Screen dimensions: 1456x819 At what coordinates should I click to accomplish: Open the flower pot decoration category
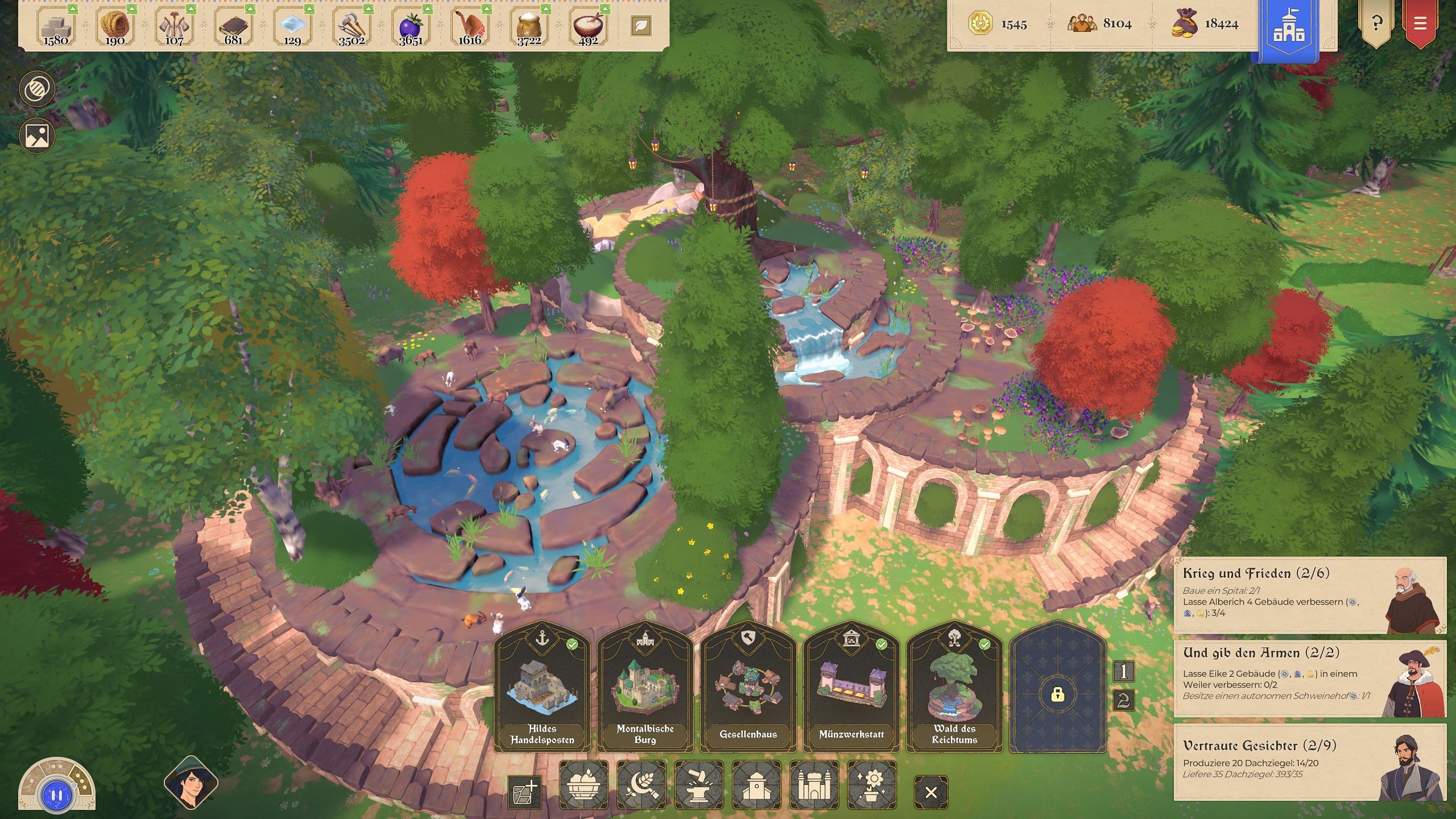pos(871,785)
